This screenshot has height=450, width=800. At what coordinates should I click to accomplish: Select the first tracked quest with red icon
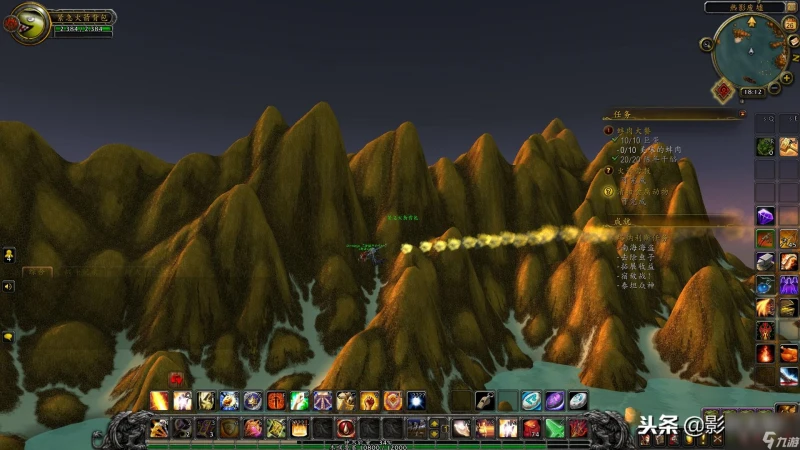click(609, 130)
